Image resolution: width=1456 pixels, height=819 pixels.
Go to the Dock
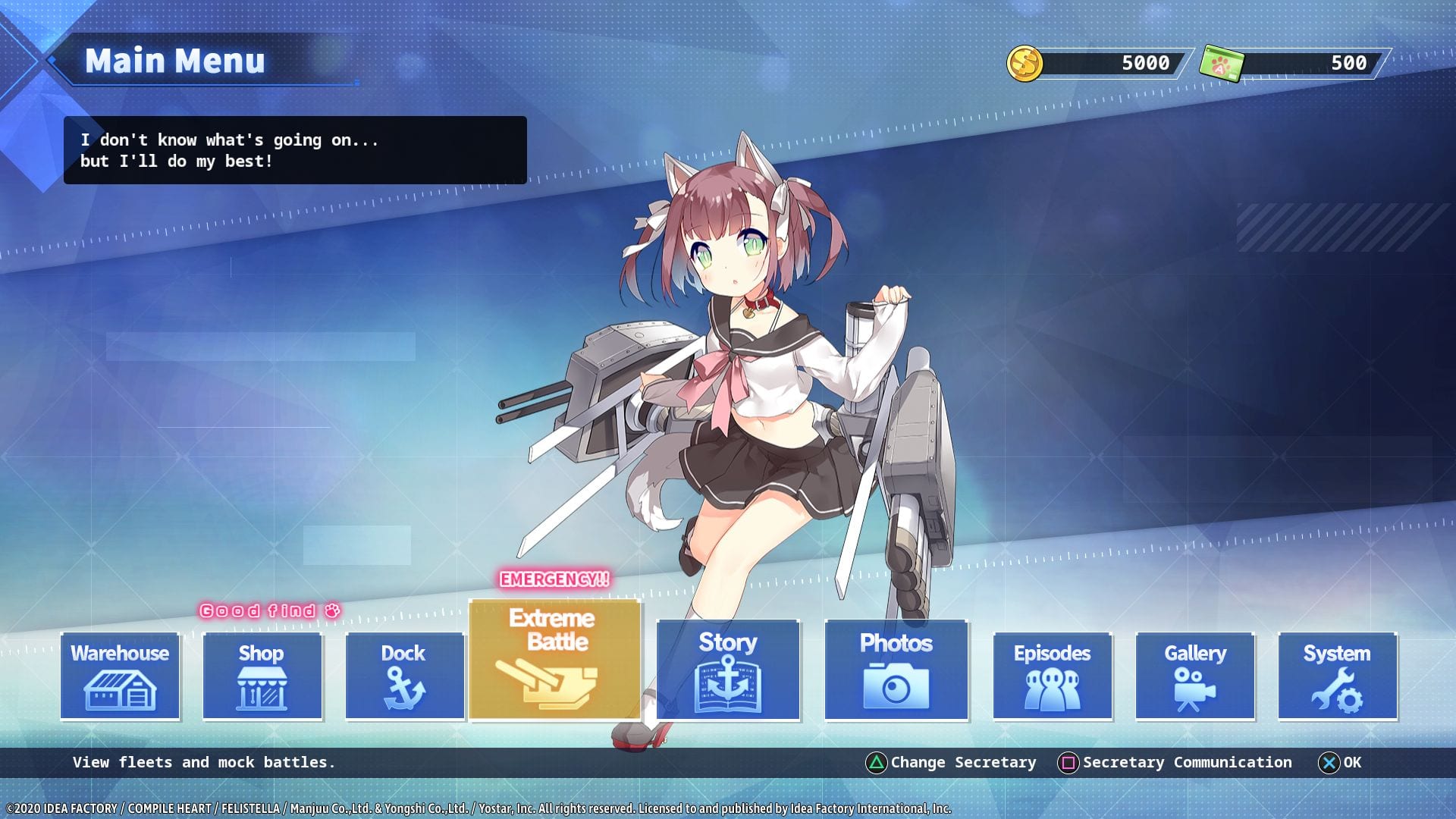(x=404, y=676)
